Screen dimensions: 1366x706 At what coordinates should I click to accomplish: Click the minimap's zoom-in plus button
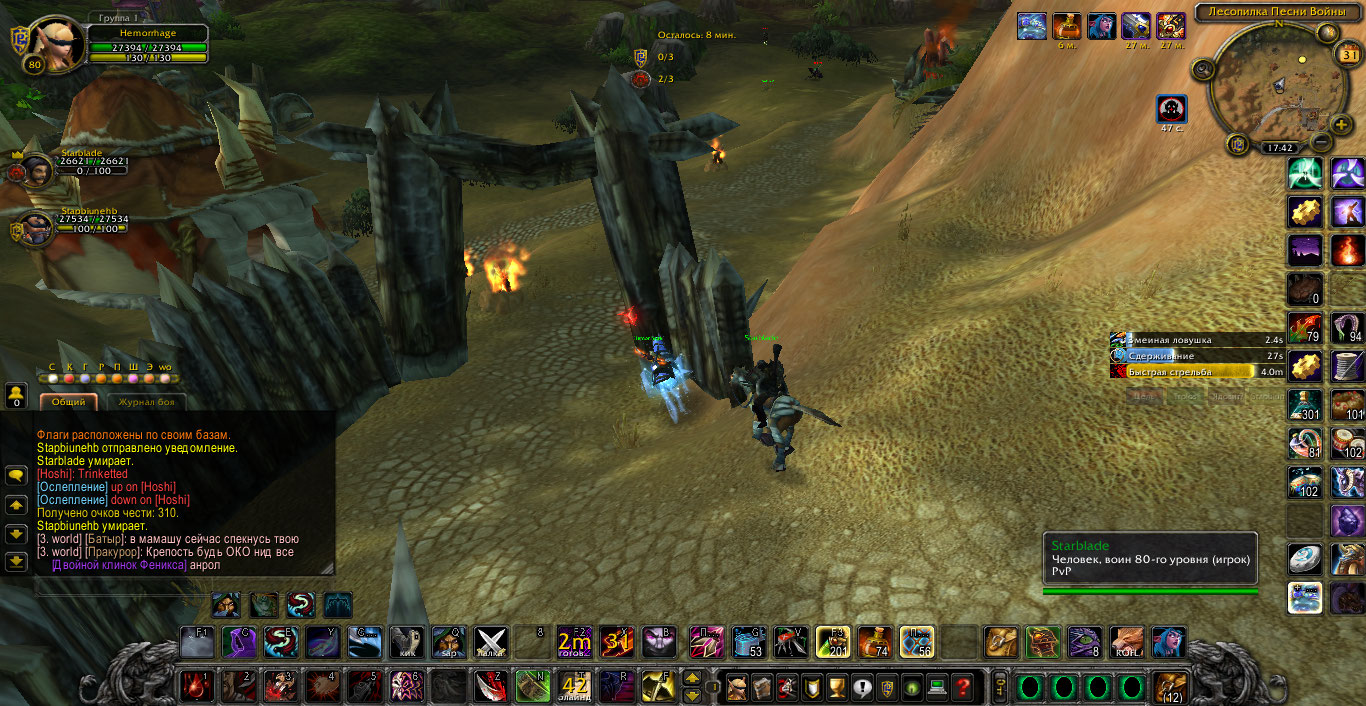(x=1340, y=125)
